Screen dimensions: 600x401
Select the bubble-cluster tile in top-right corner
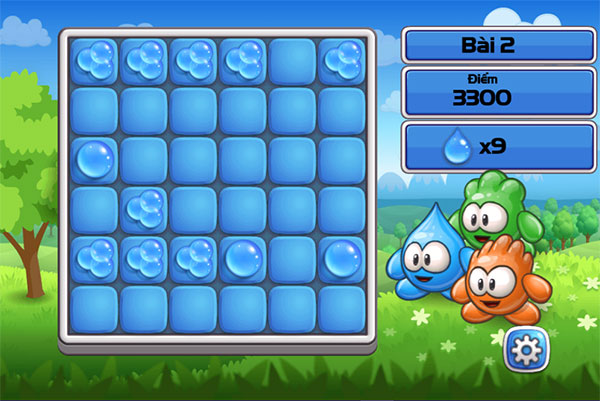(343, 61)
